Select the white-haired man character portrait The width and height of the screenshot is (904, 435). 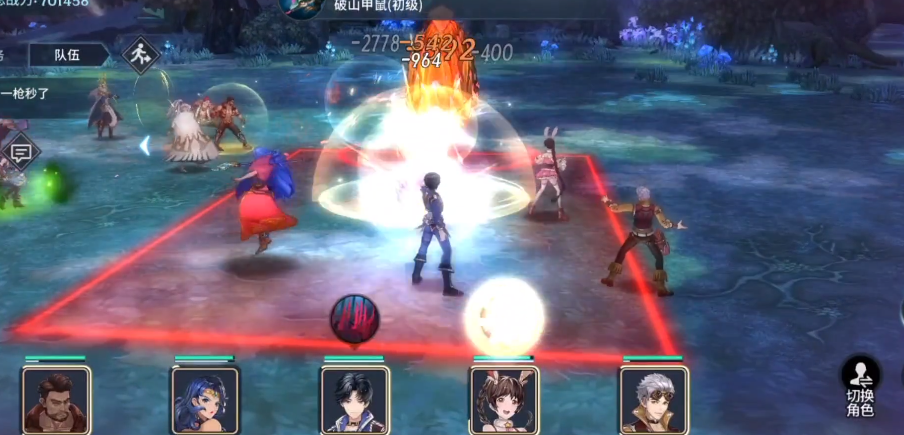click(x=653, y=399)
